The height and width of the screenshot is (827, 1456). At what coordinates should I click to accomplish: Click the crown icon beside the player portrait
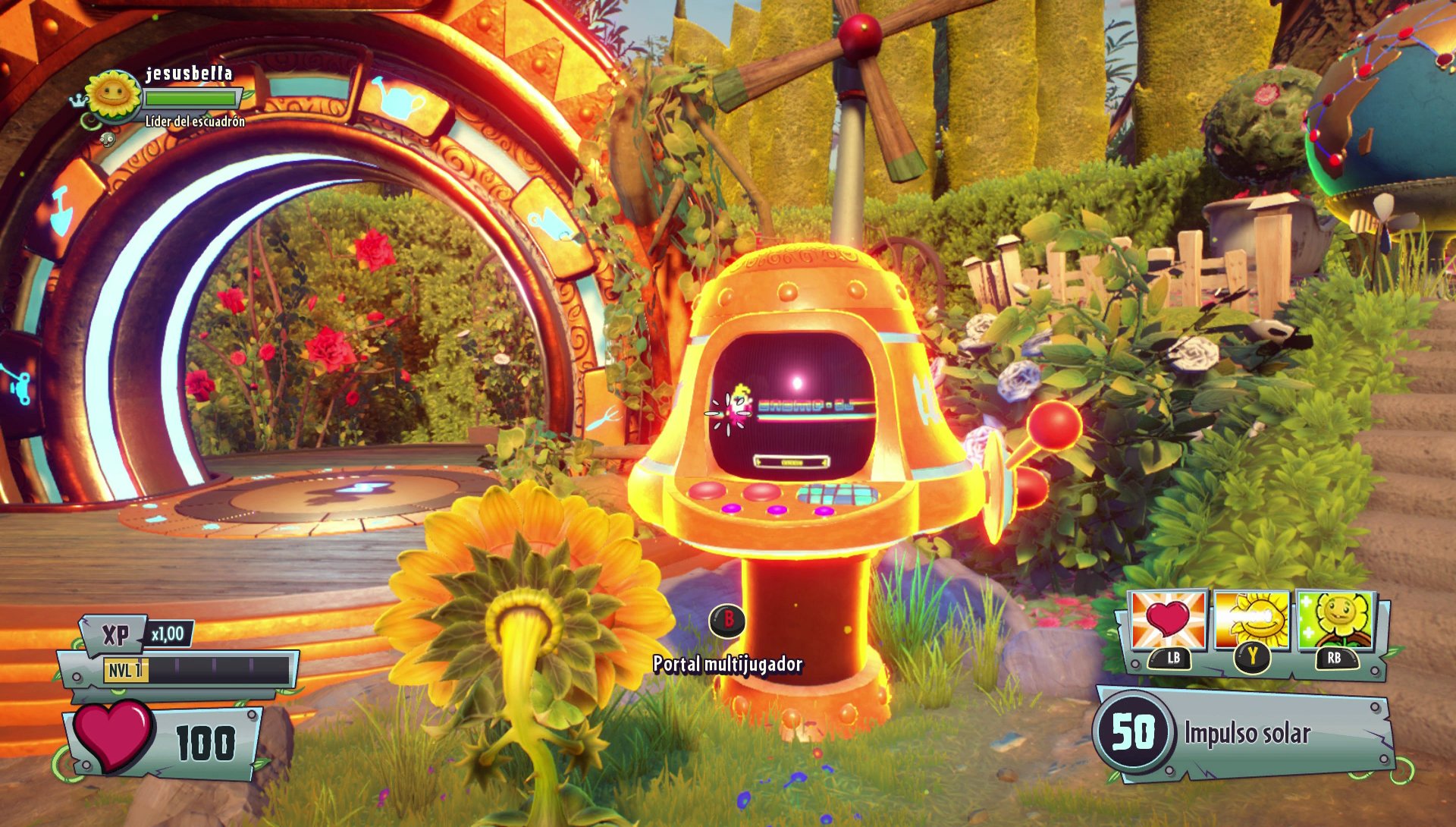pos(78,100)
